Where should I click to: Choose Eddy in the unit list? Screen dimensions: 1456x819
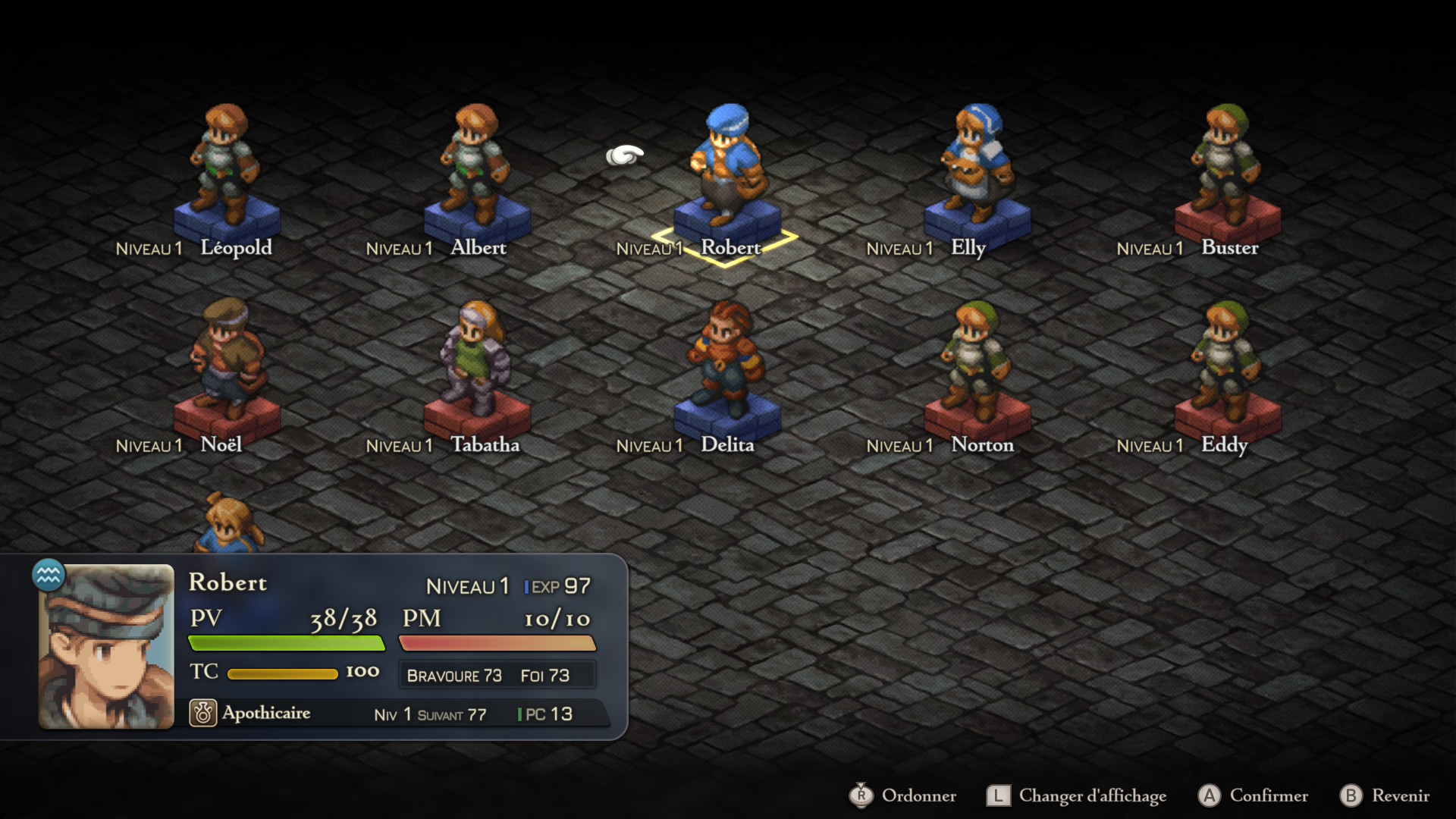[1226, 364]
